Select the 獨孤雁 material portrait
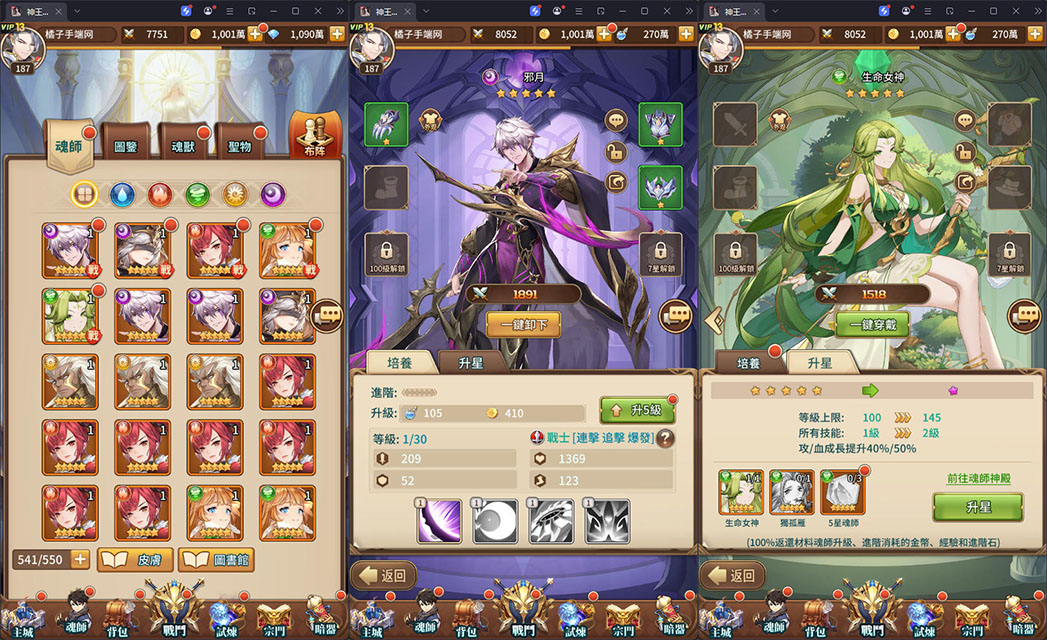The image size is (1047, 640). (x=791, y=492)
